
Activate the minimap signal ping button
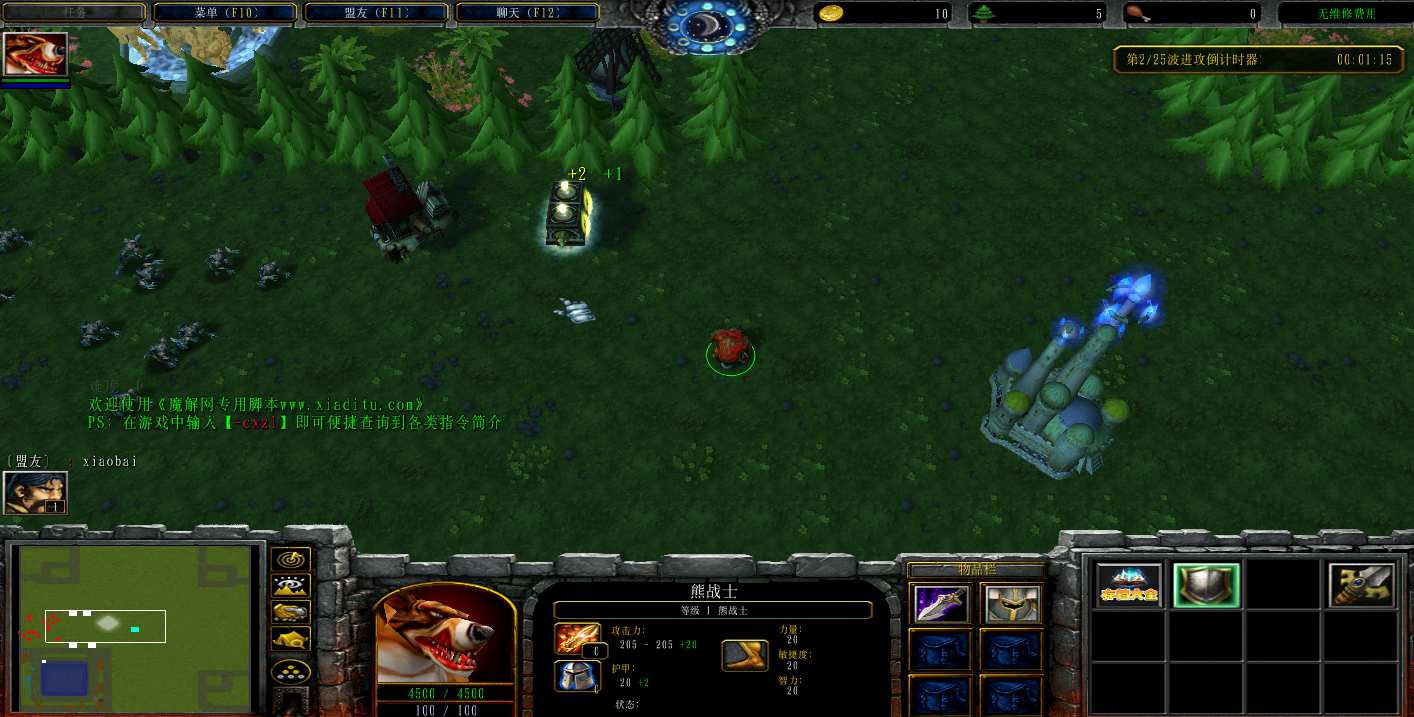pyautogui.click(x=291, y=560)
